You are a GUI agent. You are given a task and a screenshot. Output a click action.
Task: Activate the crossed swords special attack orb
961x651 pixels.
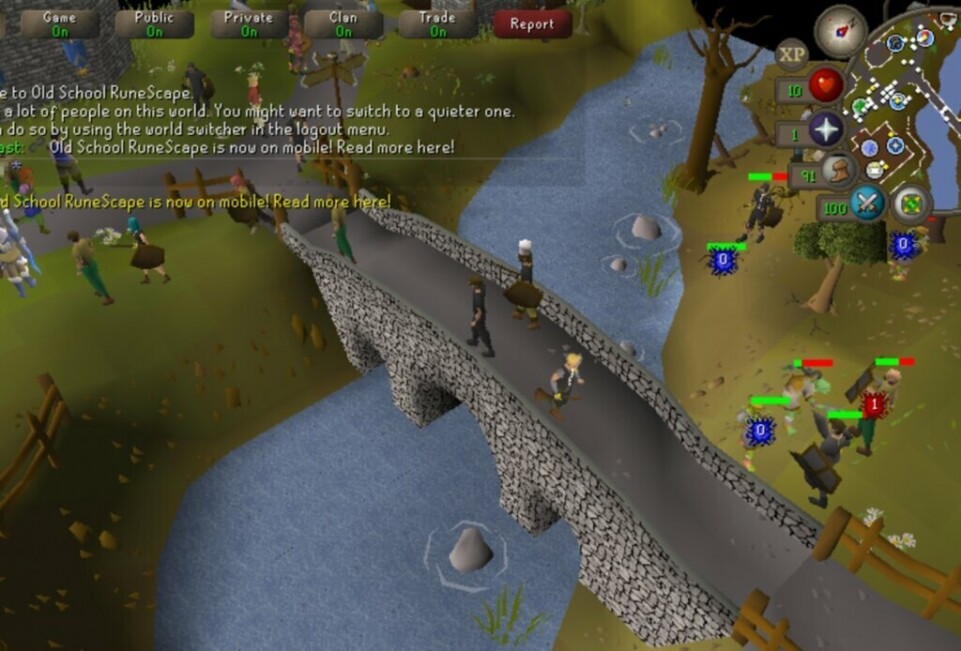pyautogui.click(x=866, y=204)
